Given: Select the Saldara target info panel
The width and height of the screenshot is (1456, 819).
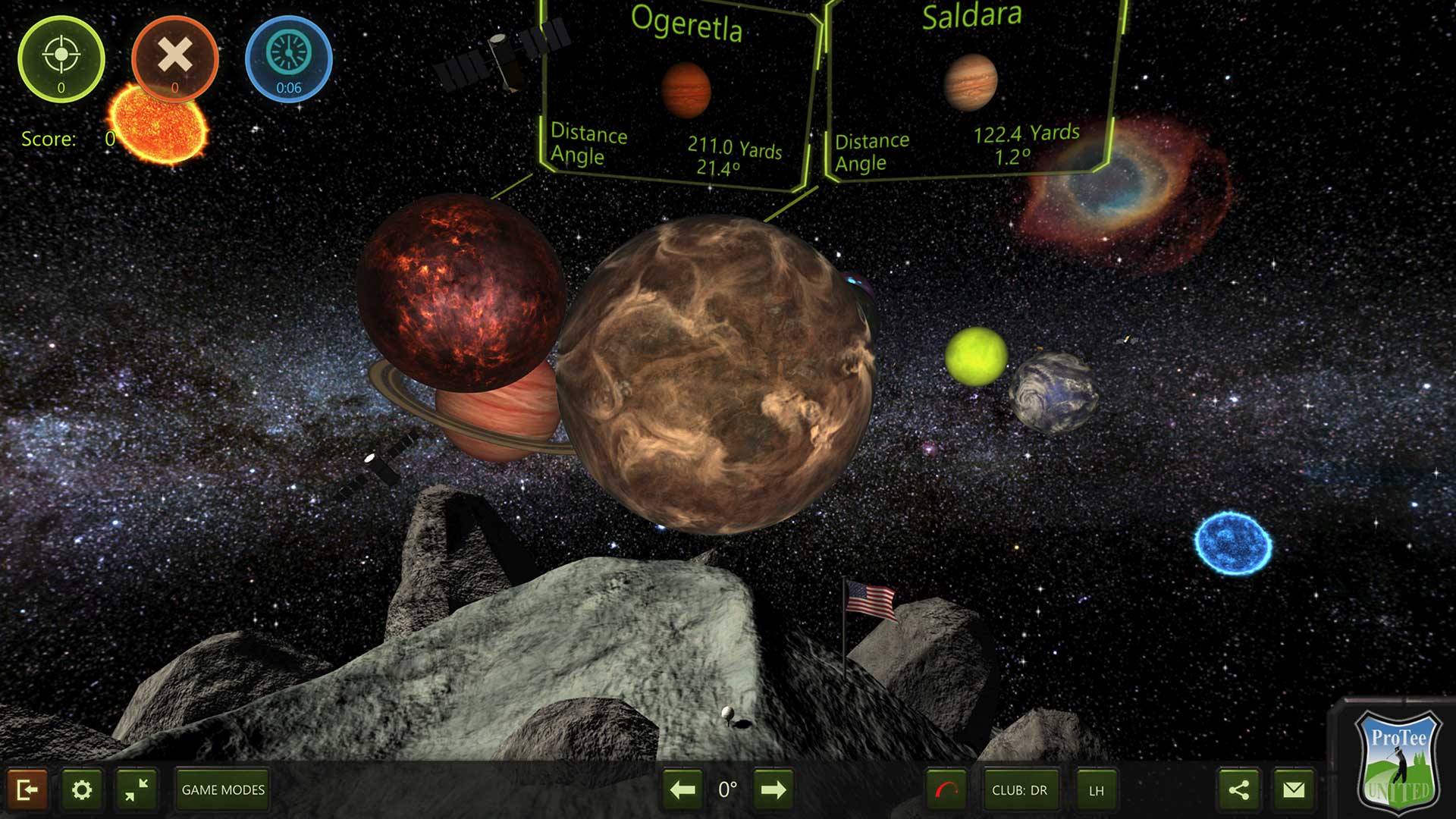Looking at the screenshot, I should pos(971,91).
